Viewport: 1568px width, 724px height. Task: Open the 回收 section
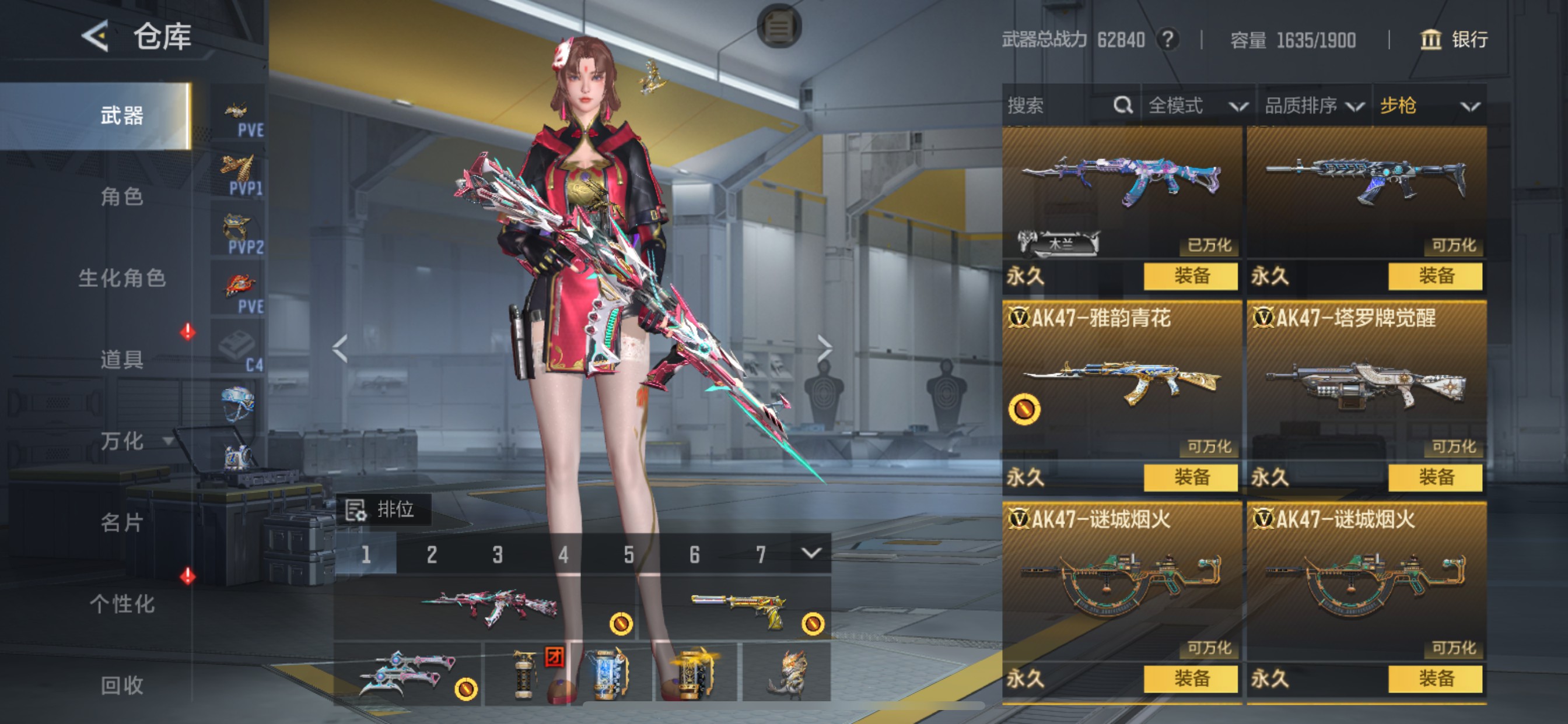point(122,685)
